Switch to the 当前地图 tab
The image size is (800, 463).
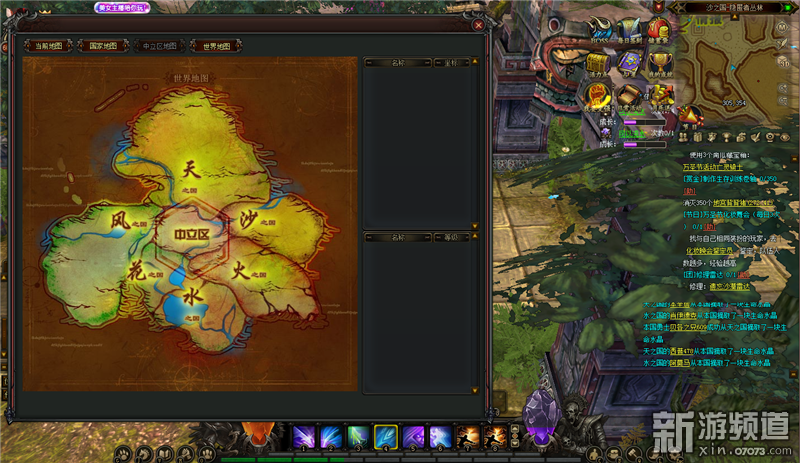point(48,45)
